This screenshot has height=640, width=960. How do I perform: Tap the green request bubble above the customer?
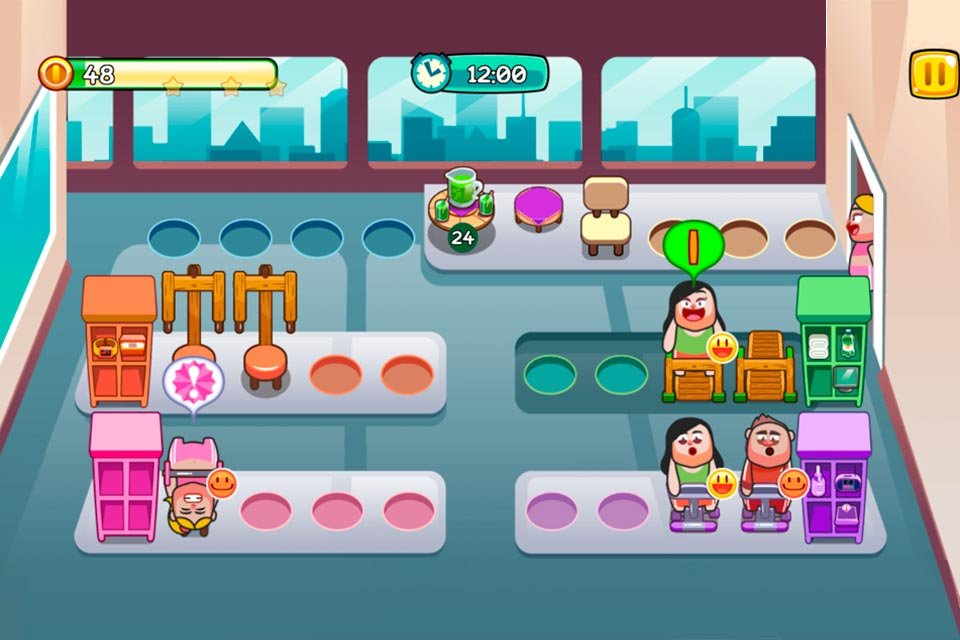coord(693,245)
